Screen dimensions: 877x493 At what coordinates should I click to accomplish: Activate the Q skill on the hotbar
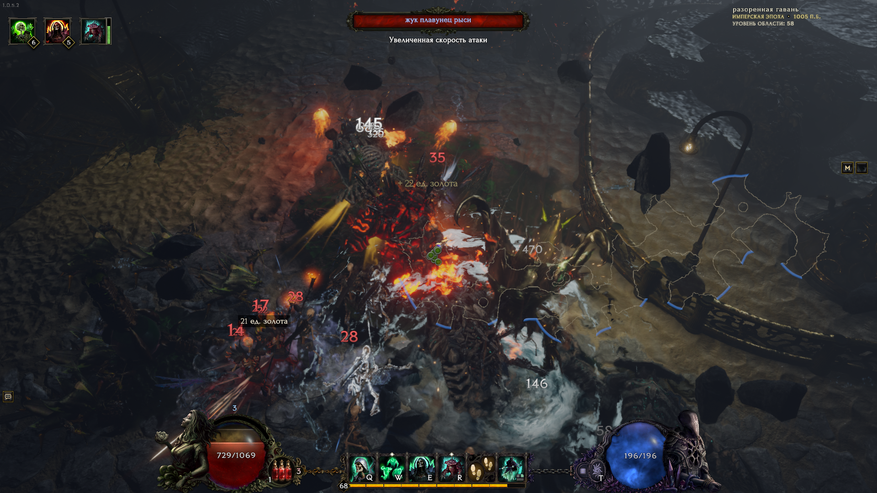(362, 467)
